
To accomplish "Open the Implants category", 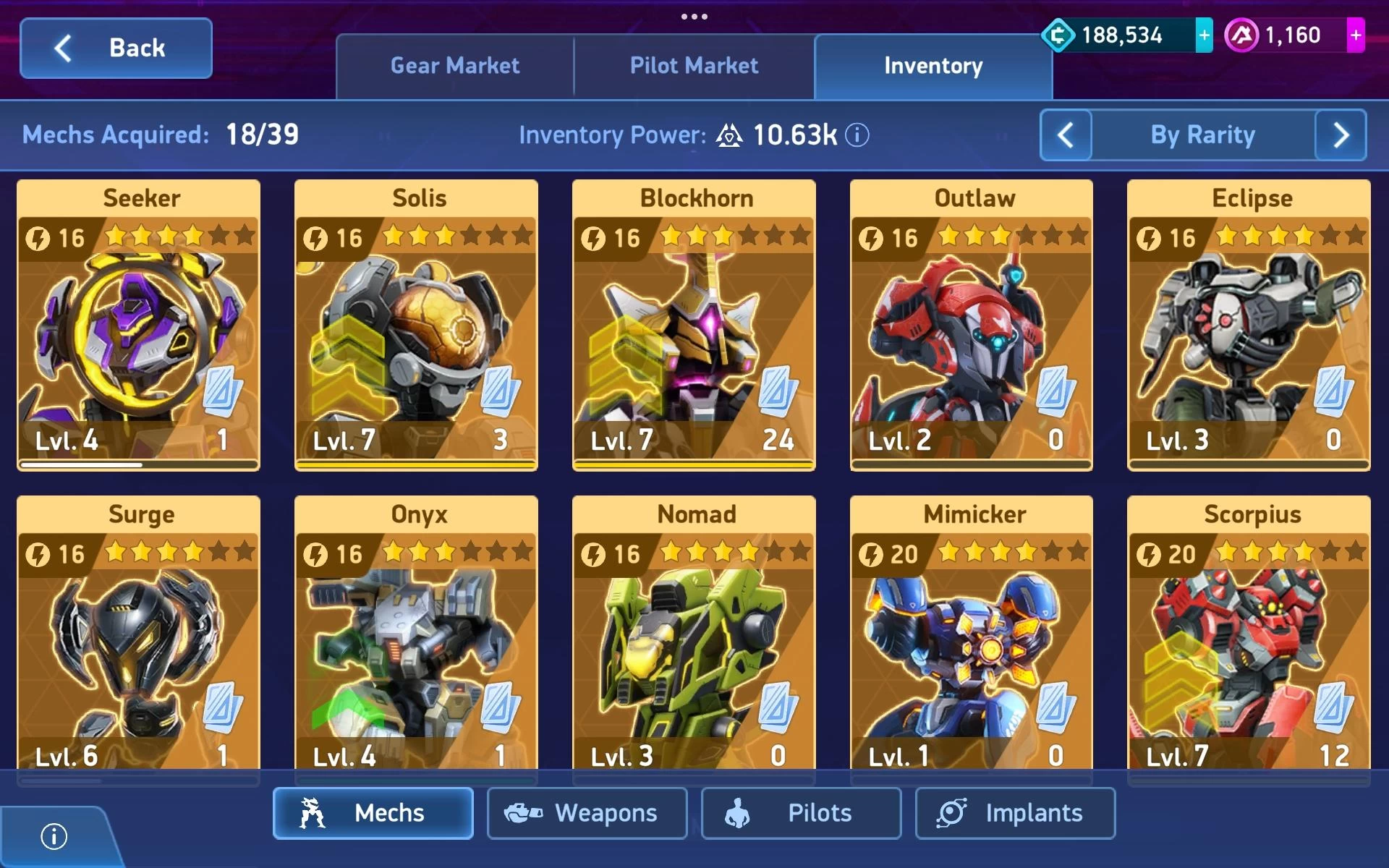I will point(1015,813).
